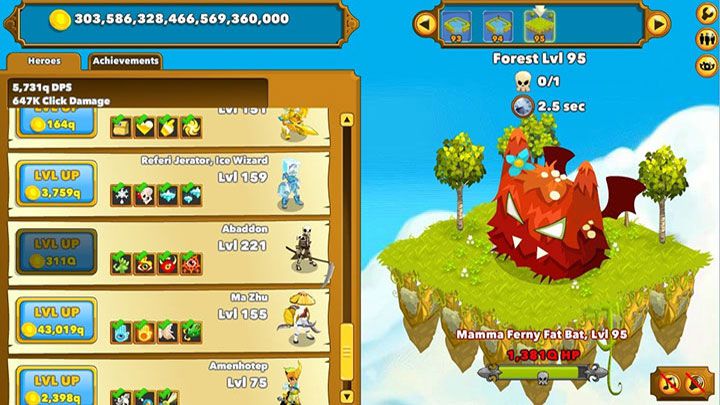Go to previous zones with left arrow
Viewport: 720px width, 405px height.
[x=424, y=23]
